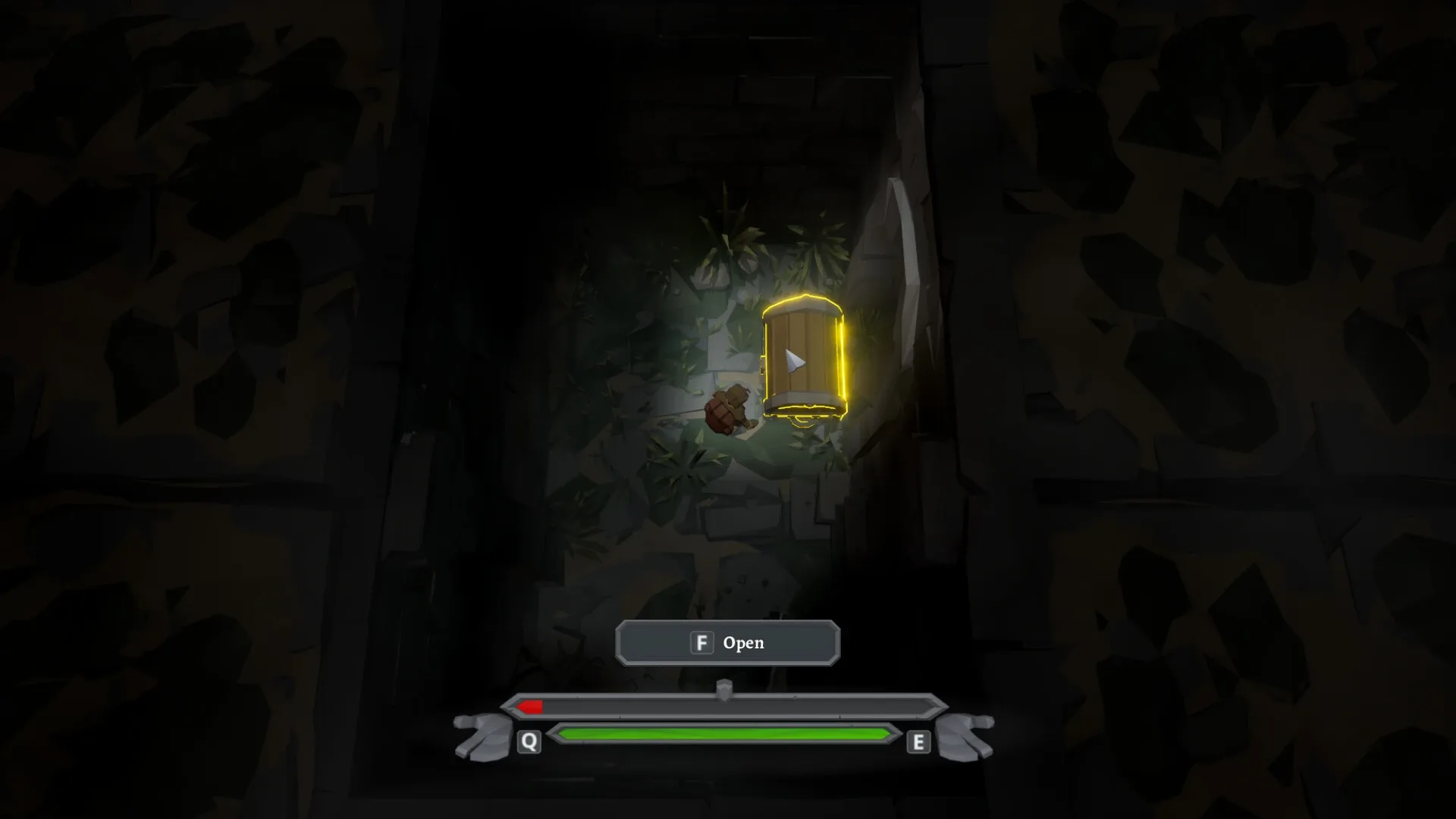
Task: Click the green stamina bar
Action: [724, 733]
